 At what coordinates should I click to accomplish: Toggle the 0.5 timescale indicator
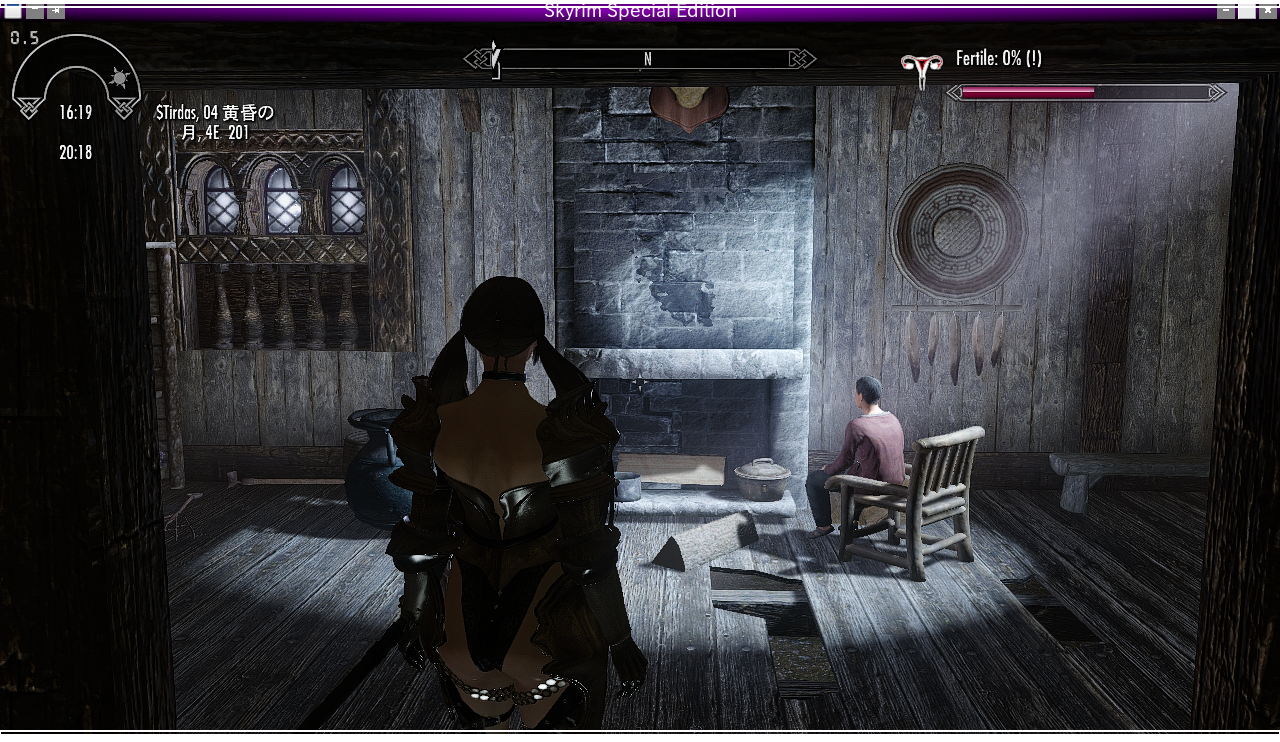(24, 38)
